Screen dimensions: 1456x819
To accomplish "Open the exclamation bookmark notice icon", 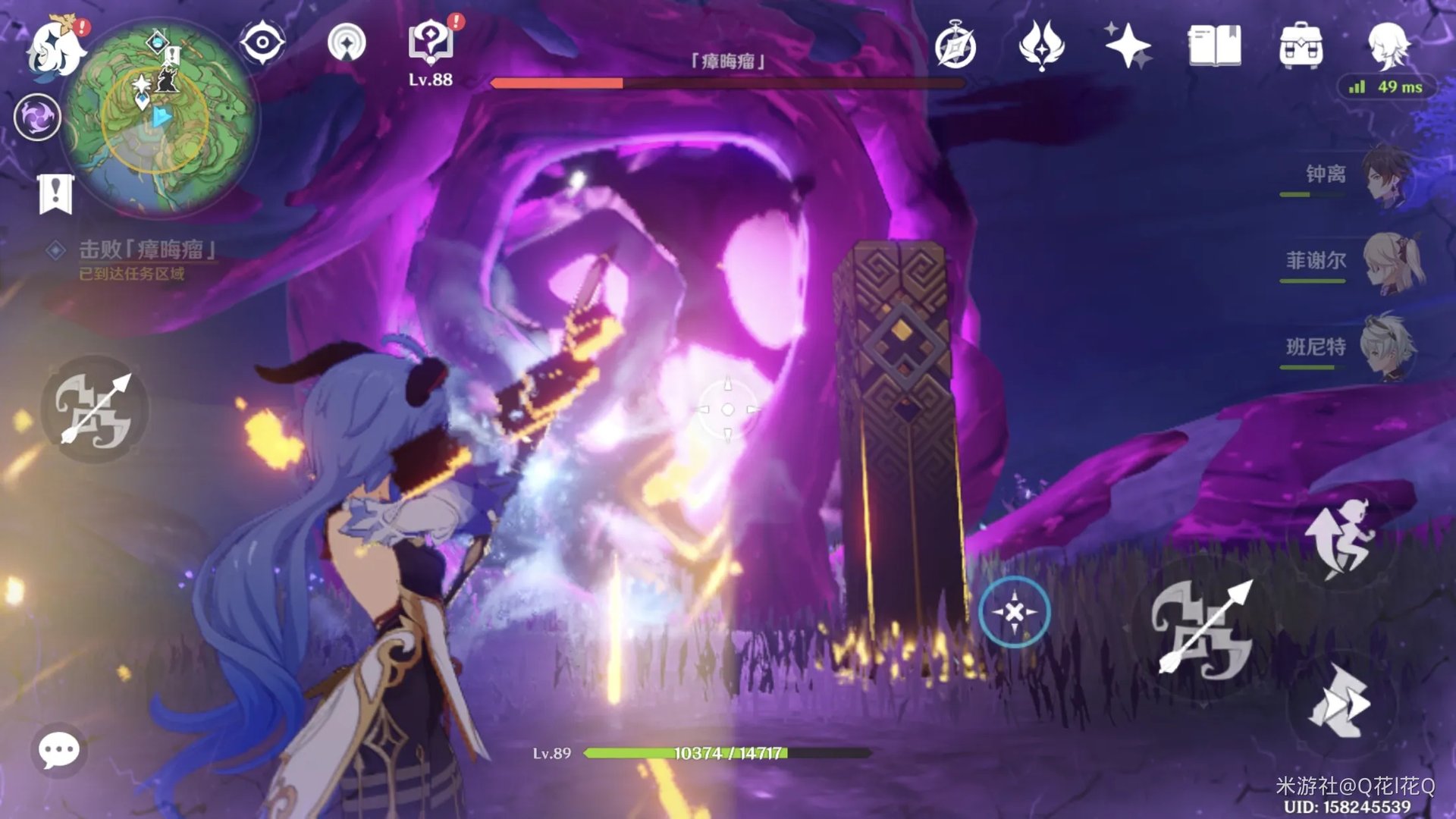I will [55, 193].
